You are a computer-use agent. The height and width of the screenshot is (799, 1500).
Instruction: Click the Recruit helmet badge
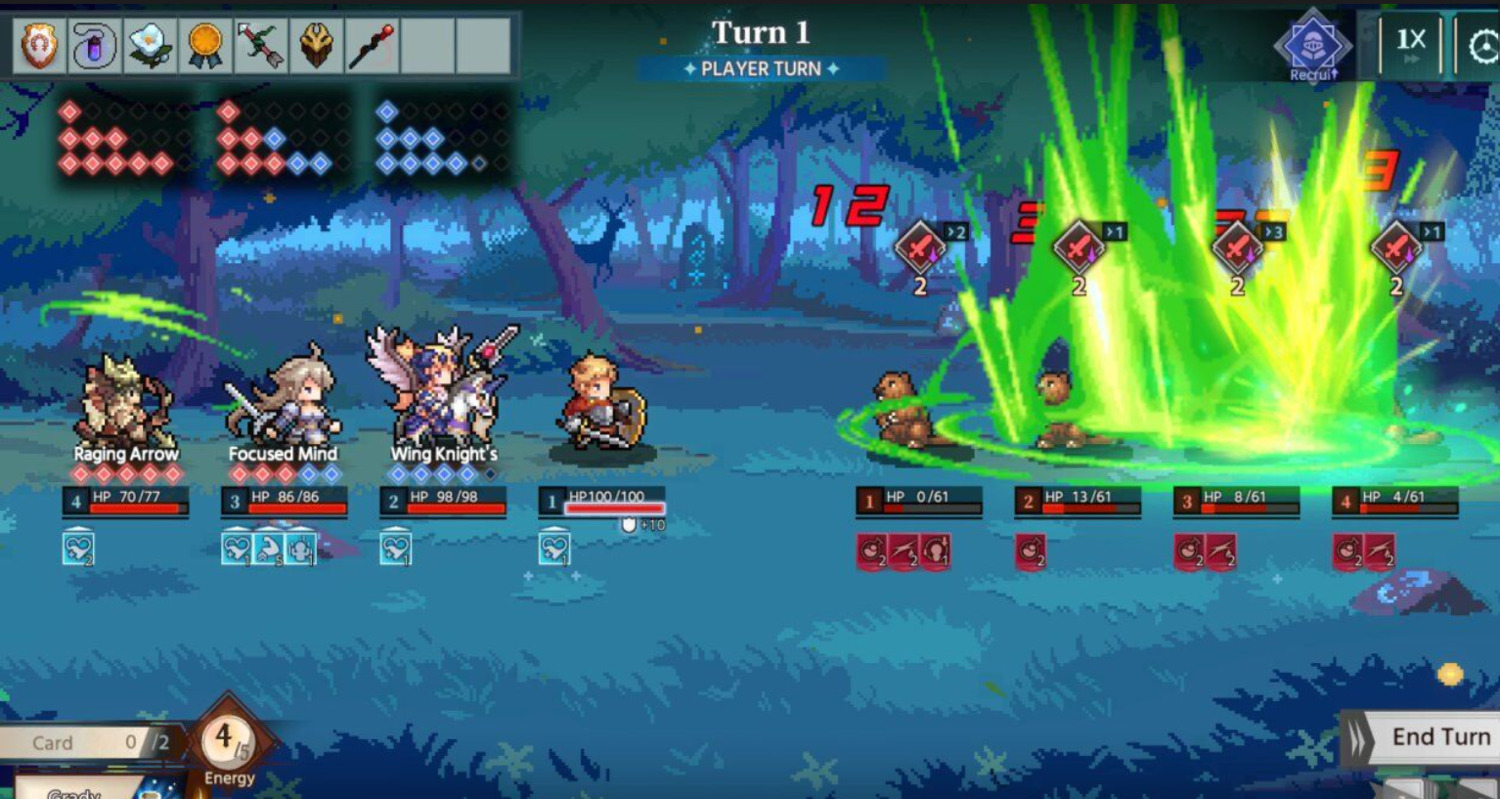pyautogui.click(x=1313, y=45)
